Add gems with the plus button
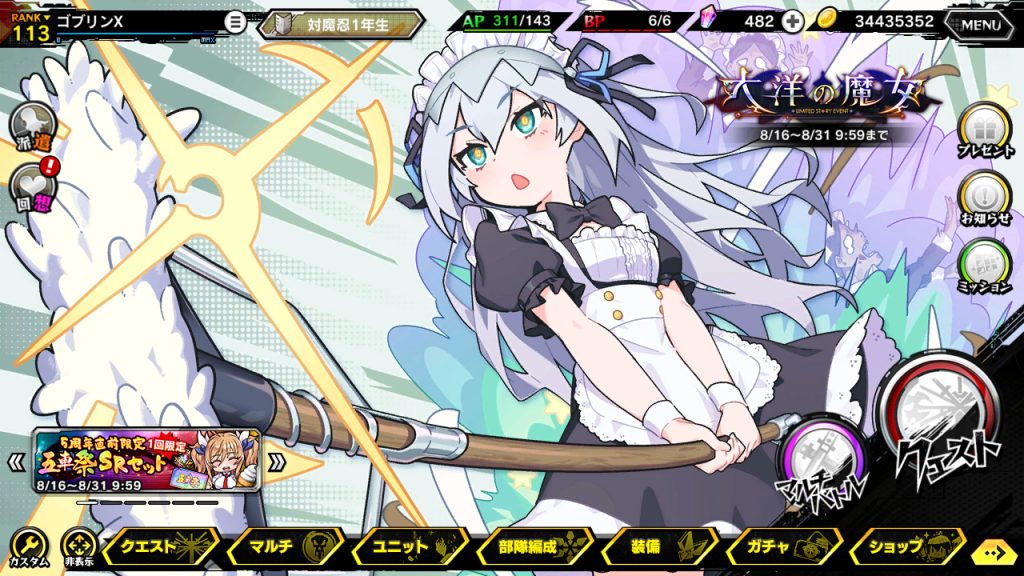1024x576 pixels. (791, 22)
